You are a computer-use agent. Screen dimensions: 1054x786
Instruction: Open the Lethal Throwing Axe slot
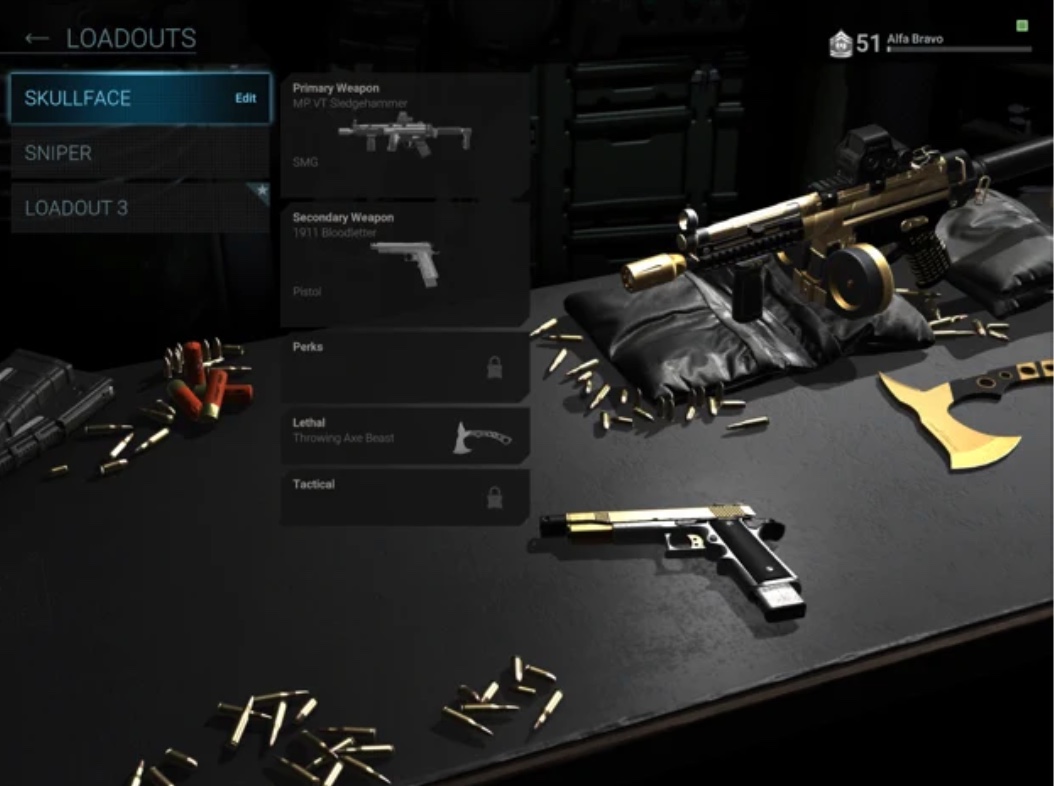(405, 435)
